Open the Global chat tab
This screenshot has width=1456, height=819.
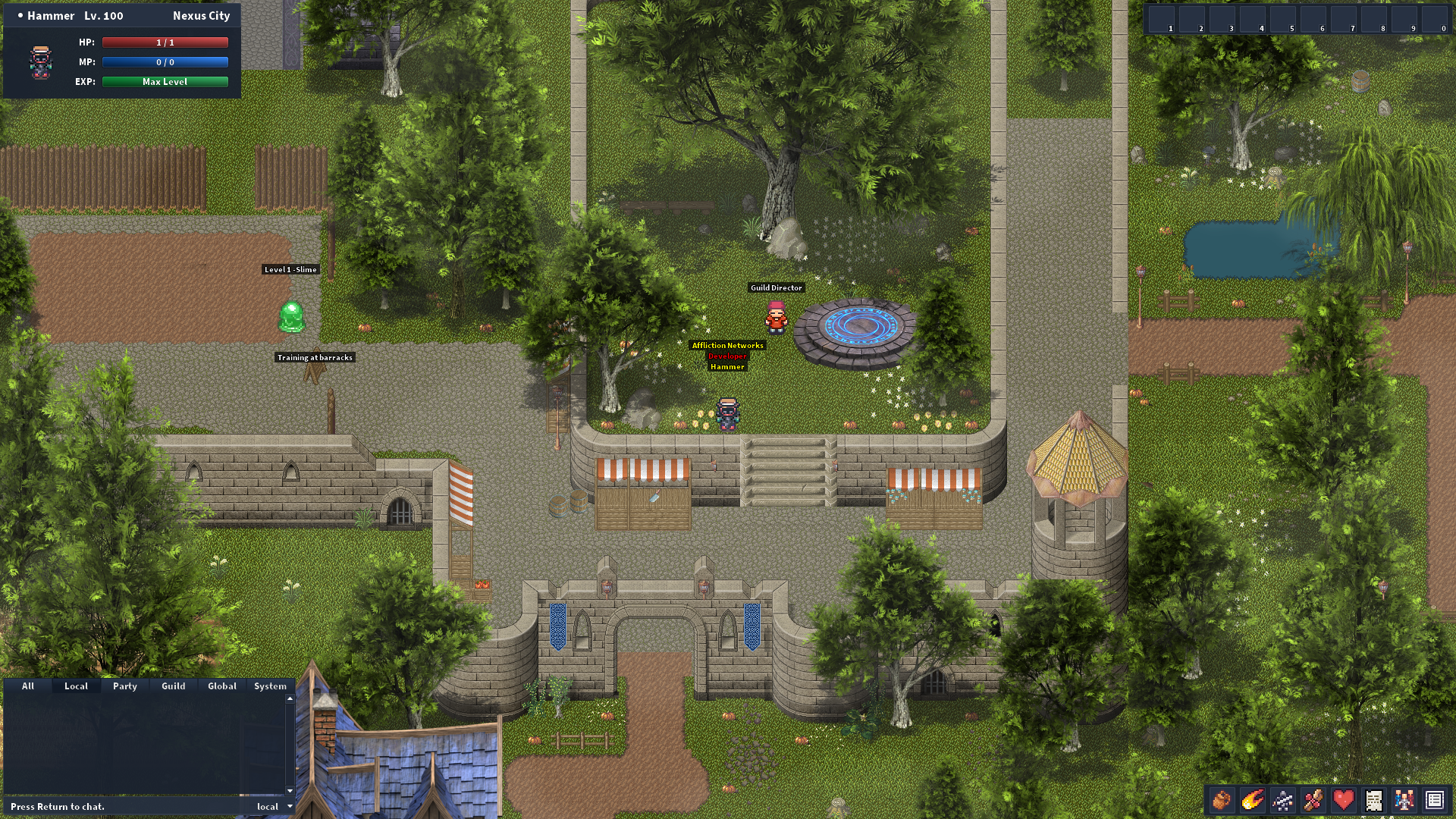(221, 686)
